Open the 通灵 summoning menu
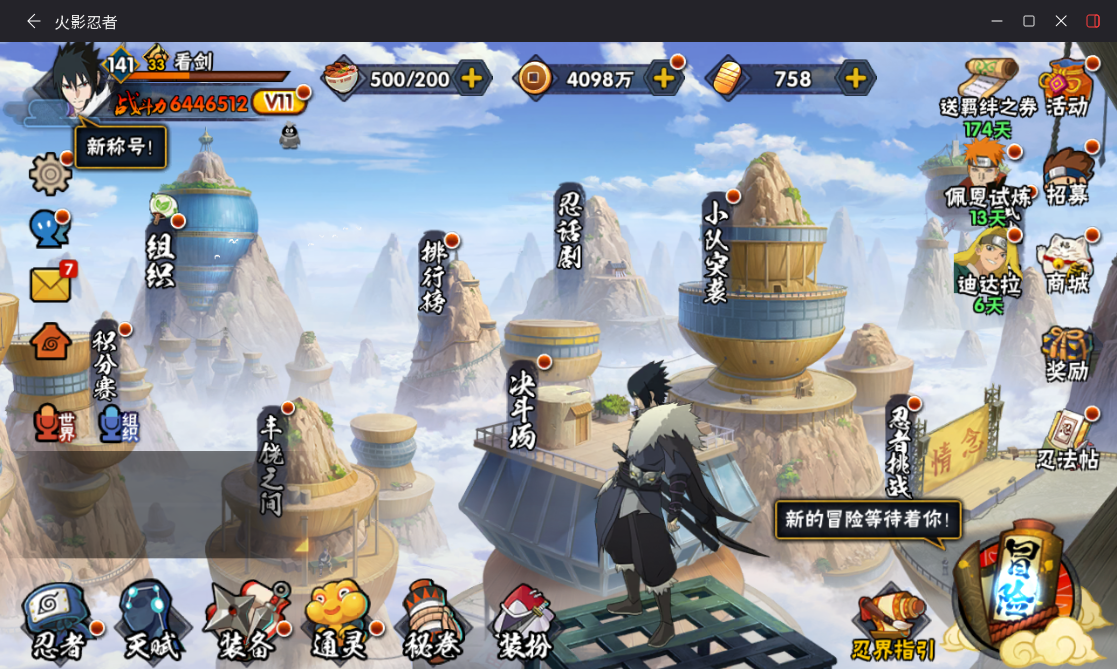The height and width of the screenshot is (669, 1117). [339, 622]
